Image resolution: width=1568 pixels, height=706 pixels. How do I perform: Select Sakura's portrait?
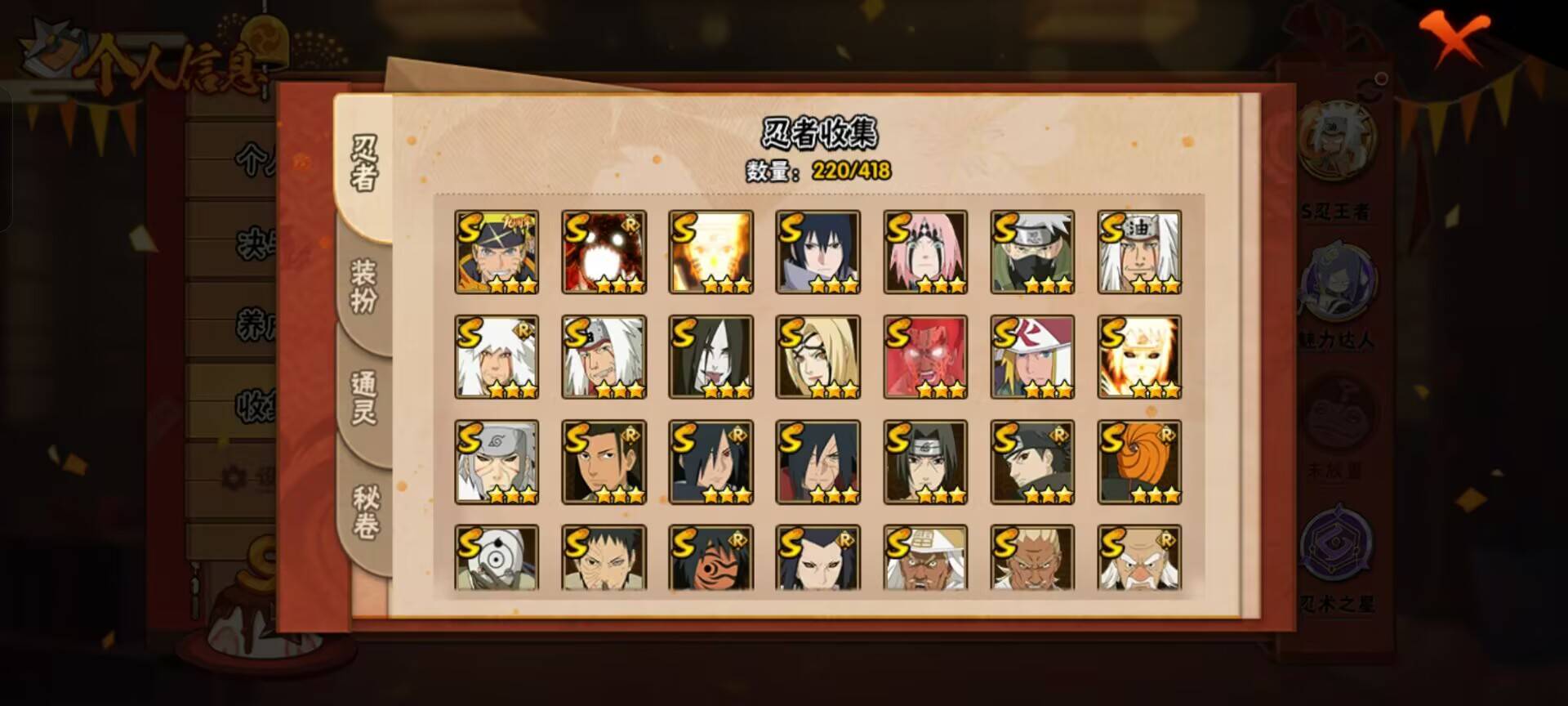[925, 253]
